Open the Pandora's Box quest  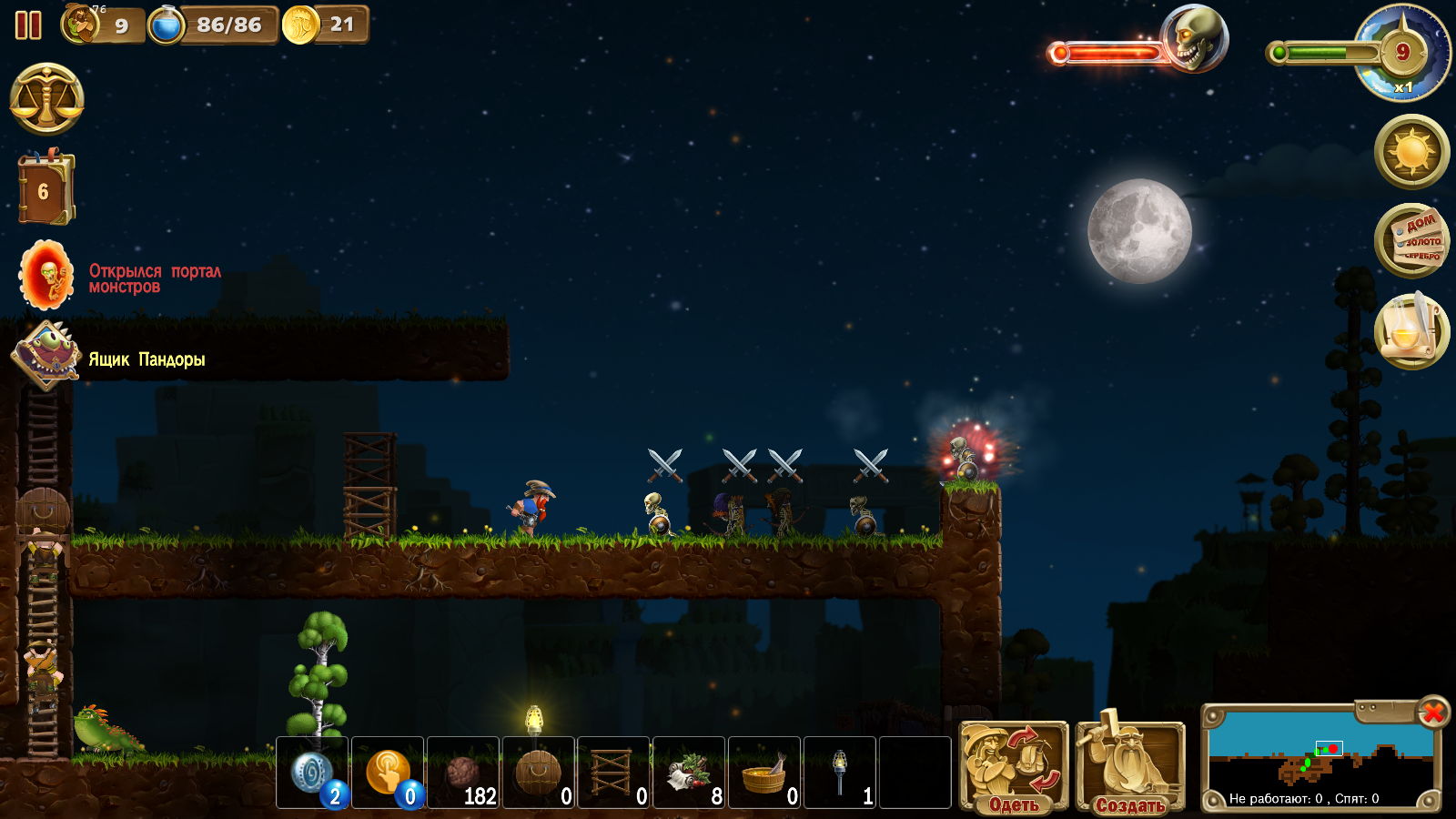pyautogui.click(x=45, y=356)
